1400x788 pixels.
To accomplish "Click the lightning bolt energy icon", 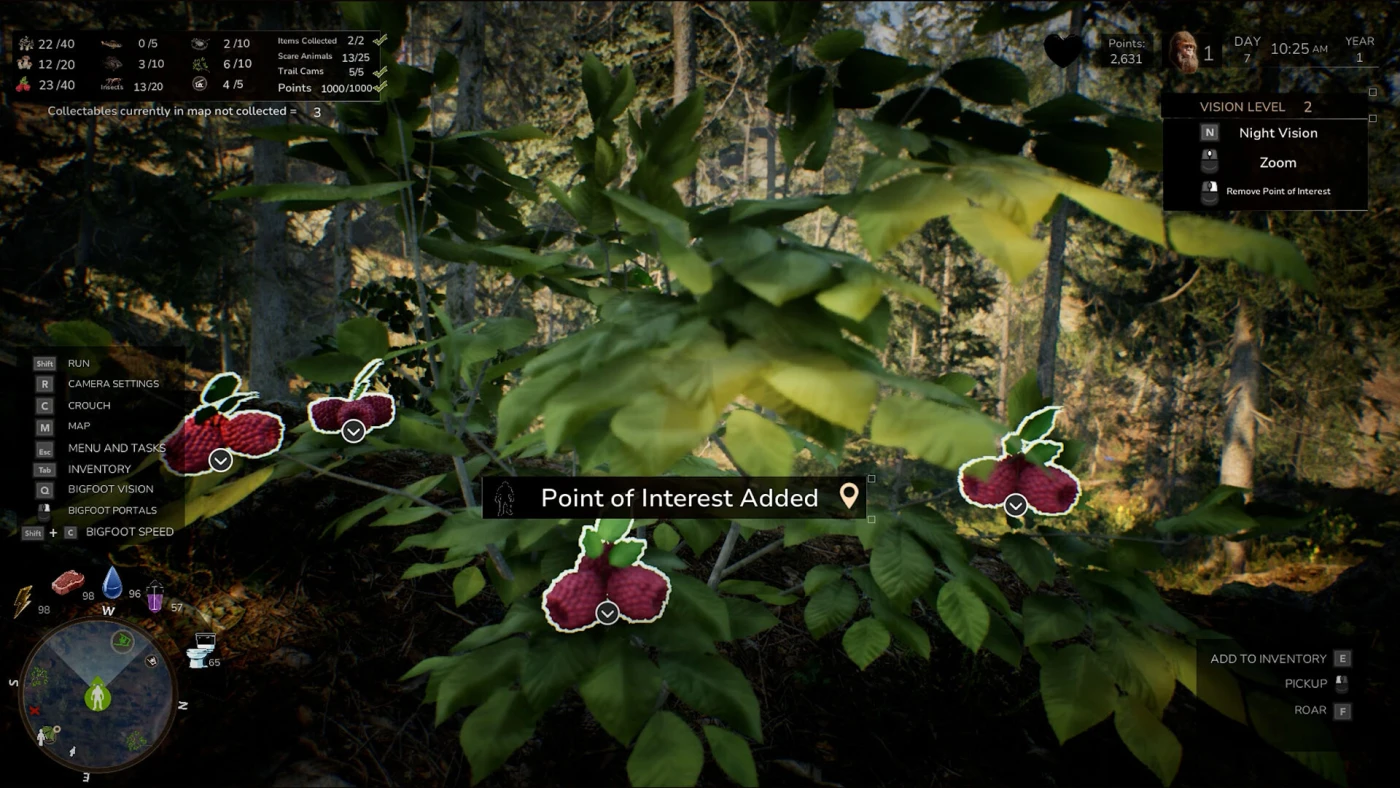I will click(x=23, y=600).
